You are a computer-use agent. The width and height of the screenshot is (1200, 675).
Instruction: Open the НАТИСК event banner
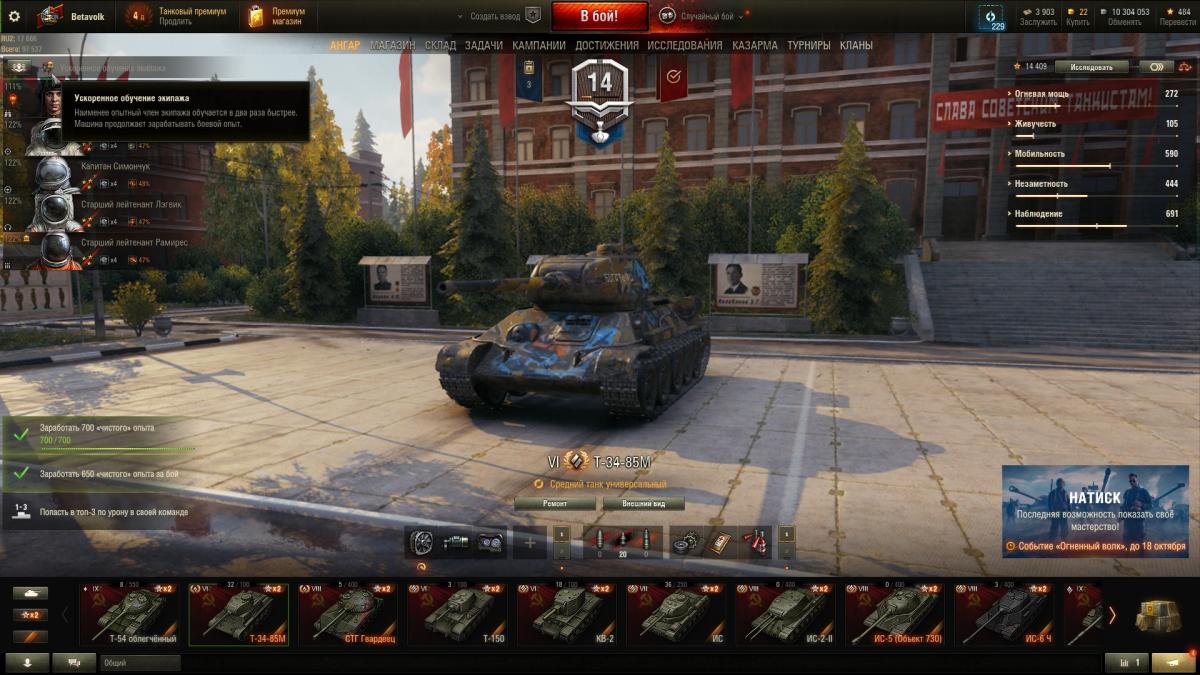coord(1097,510)
